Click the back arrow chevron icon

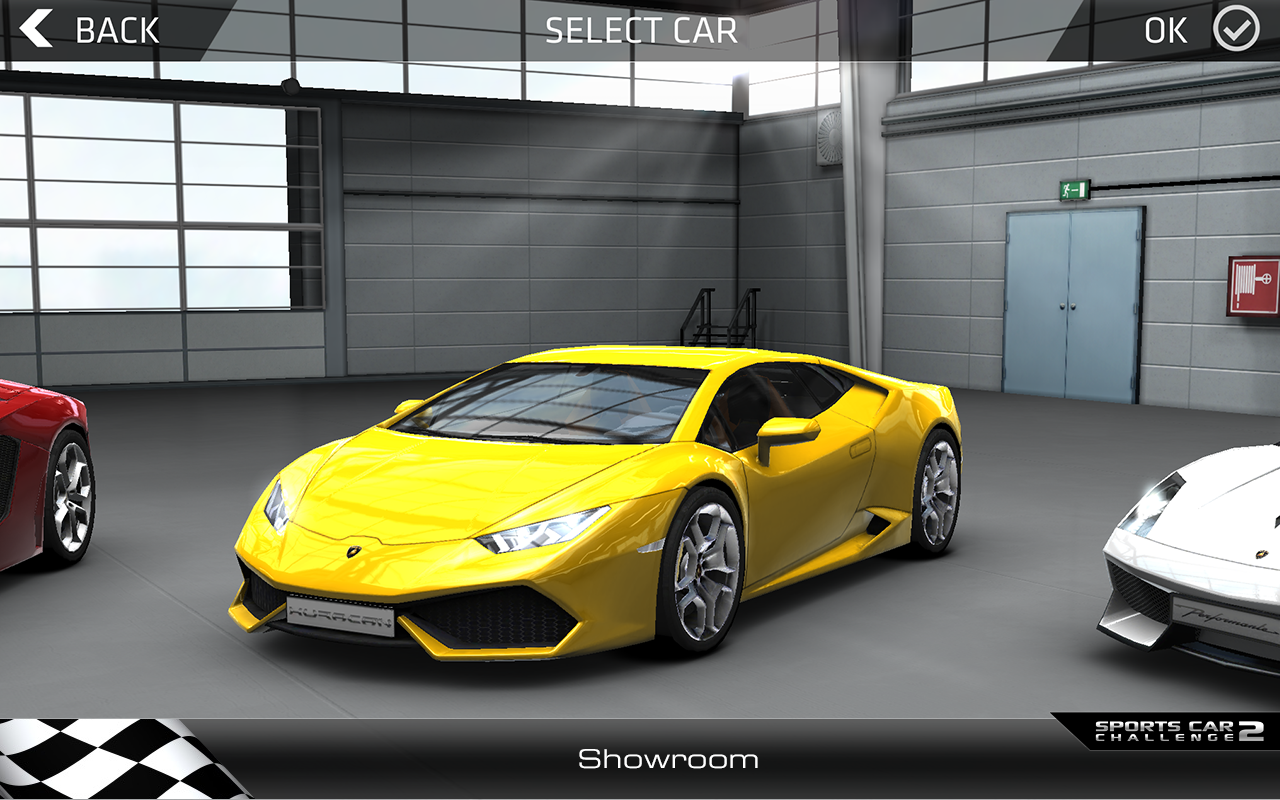coord(38,30)
